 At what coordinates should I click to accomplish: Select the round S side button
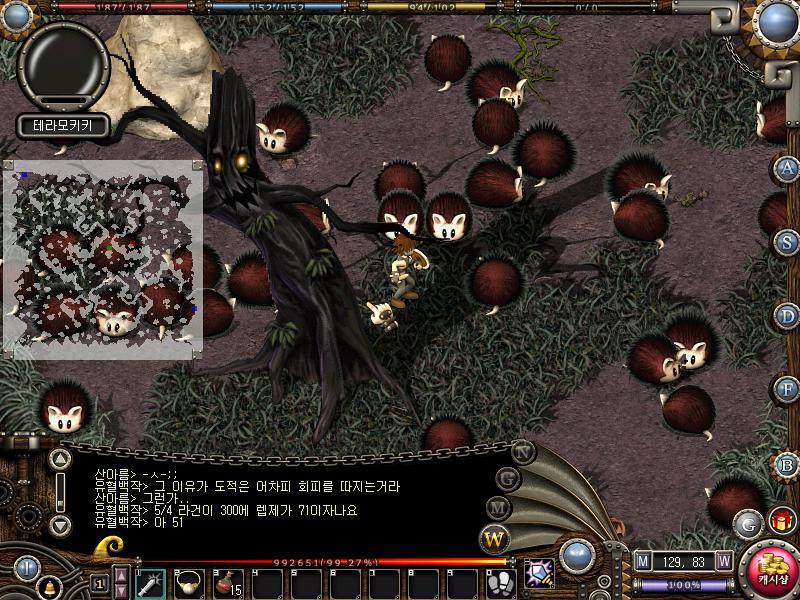click(788, 242)
